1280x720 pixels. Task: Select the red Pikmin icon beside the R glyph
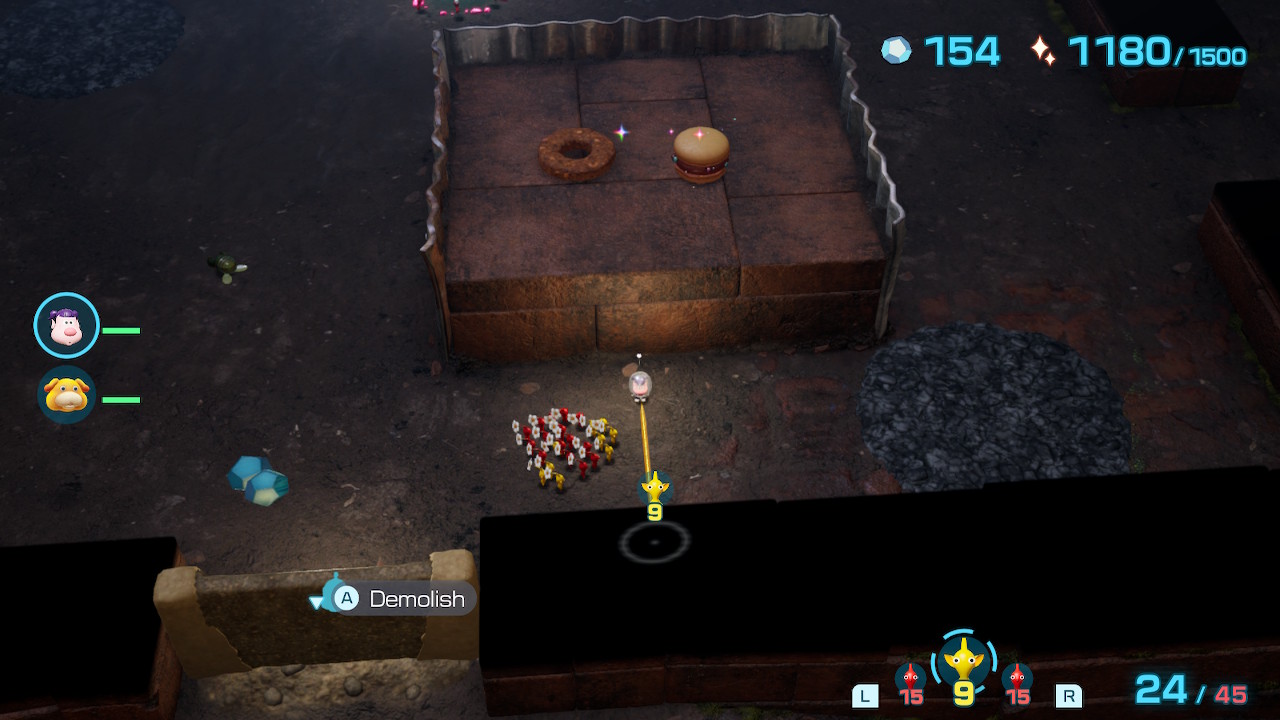(1017, 678)
